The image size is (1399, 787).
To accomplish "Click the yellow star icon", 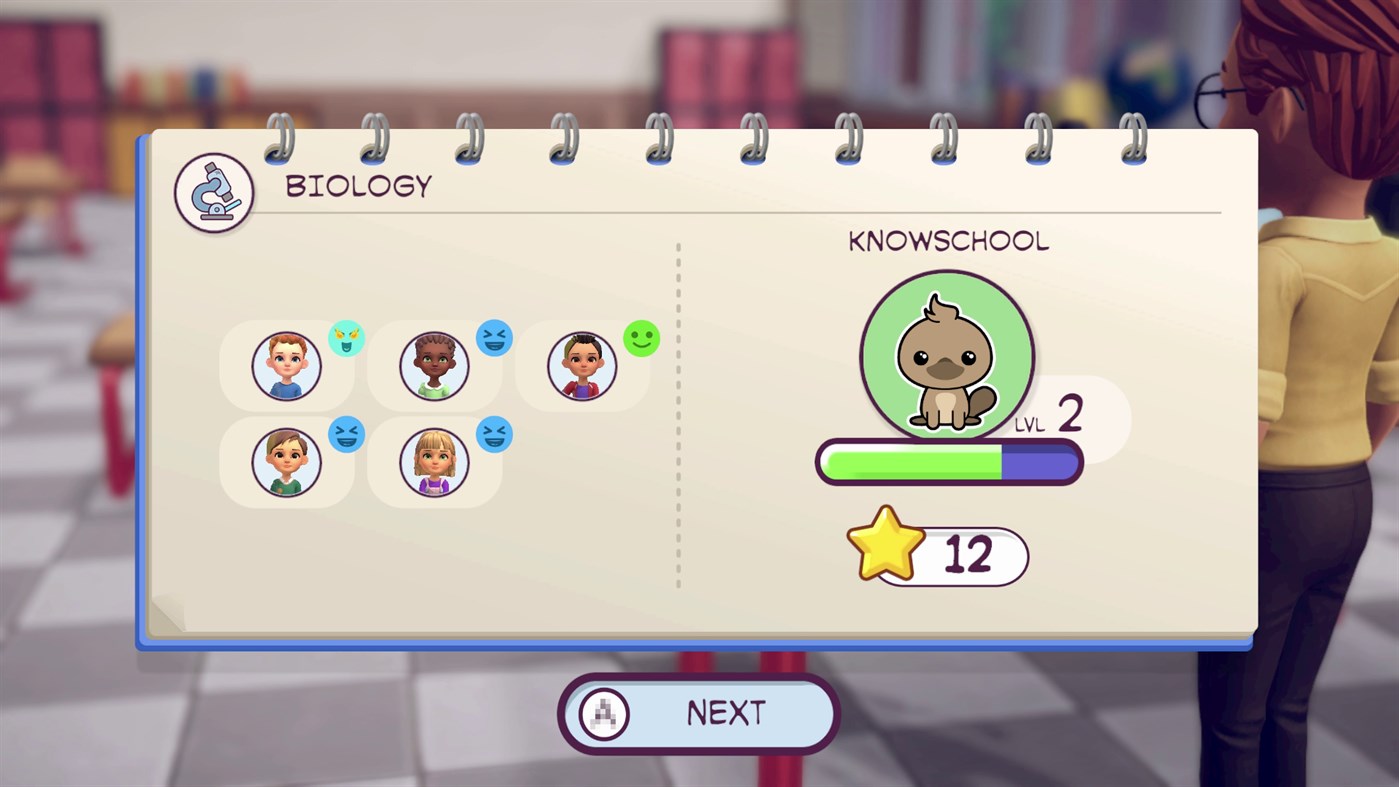I will tap(886, 546).
